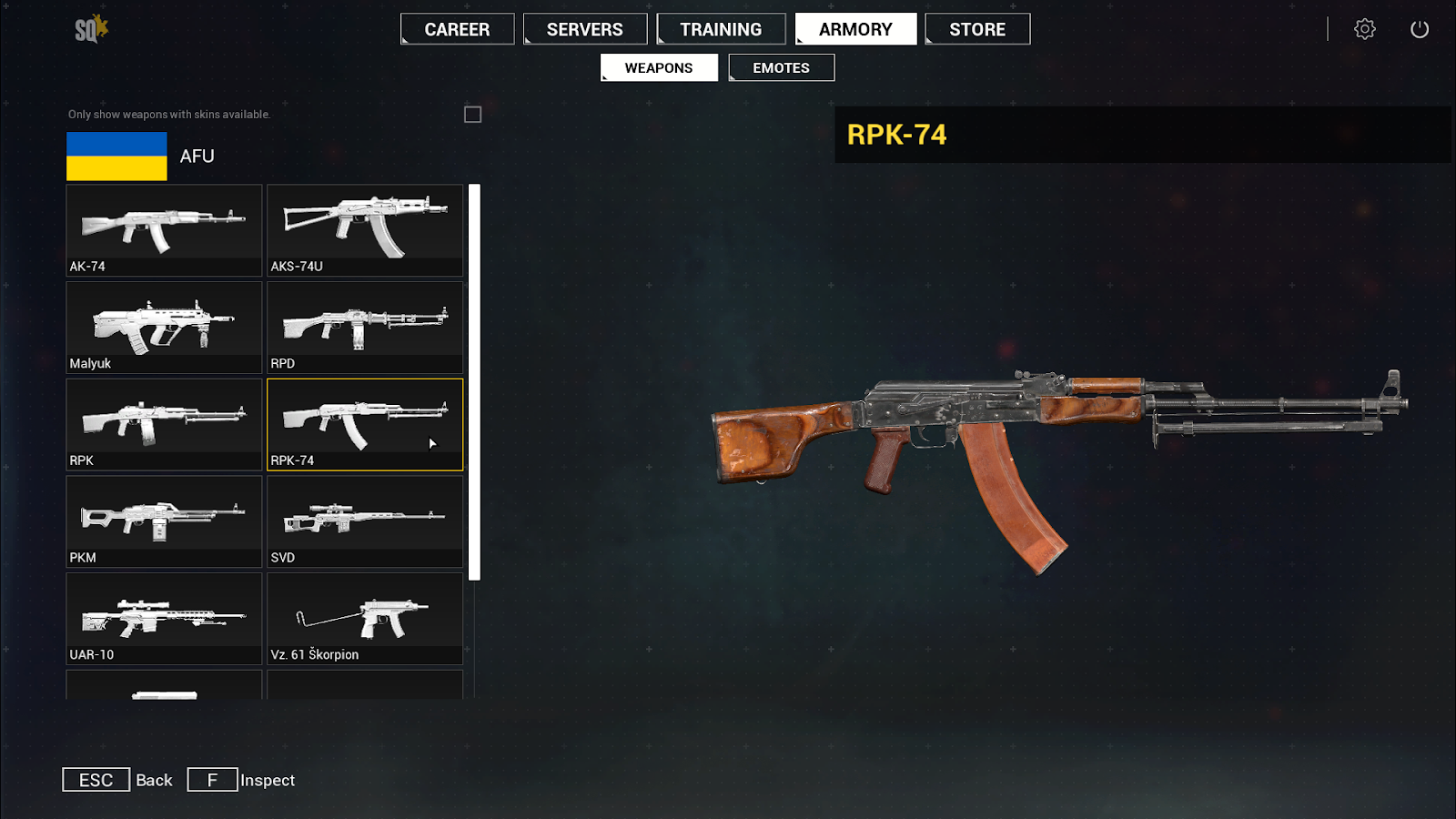Click the power/exit icon top right
Image resolution: width=1456 pixels, height=819 pixels.
point(1420,28)
